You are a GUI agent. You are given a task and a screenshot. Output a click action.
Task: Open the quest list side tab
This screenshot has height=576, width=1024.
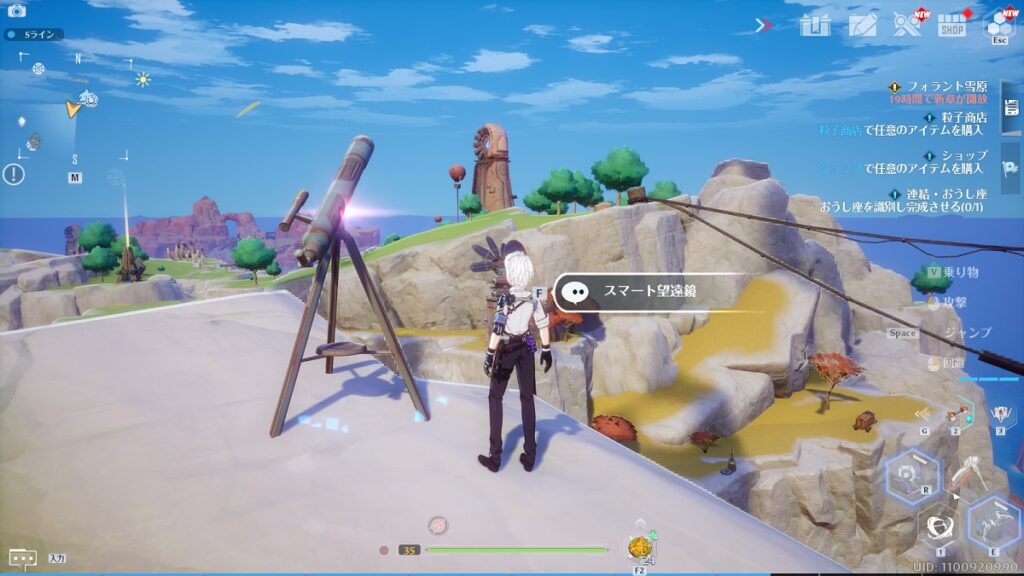[1011, 106]
